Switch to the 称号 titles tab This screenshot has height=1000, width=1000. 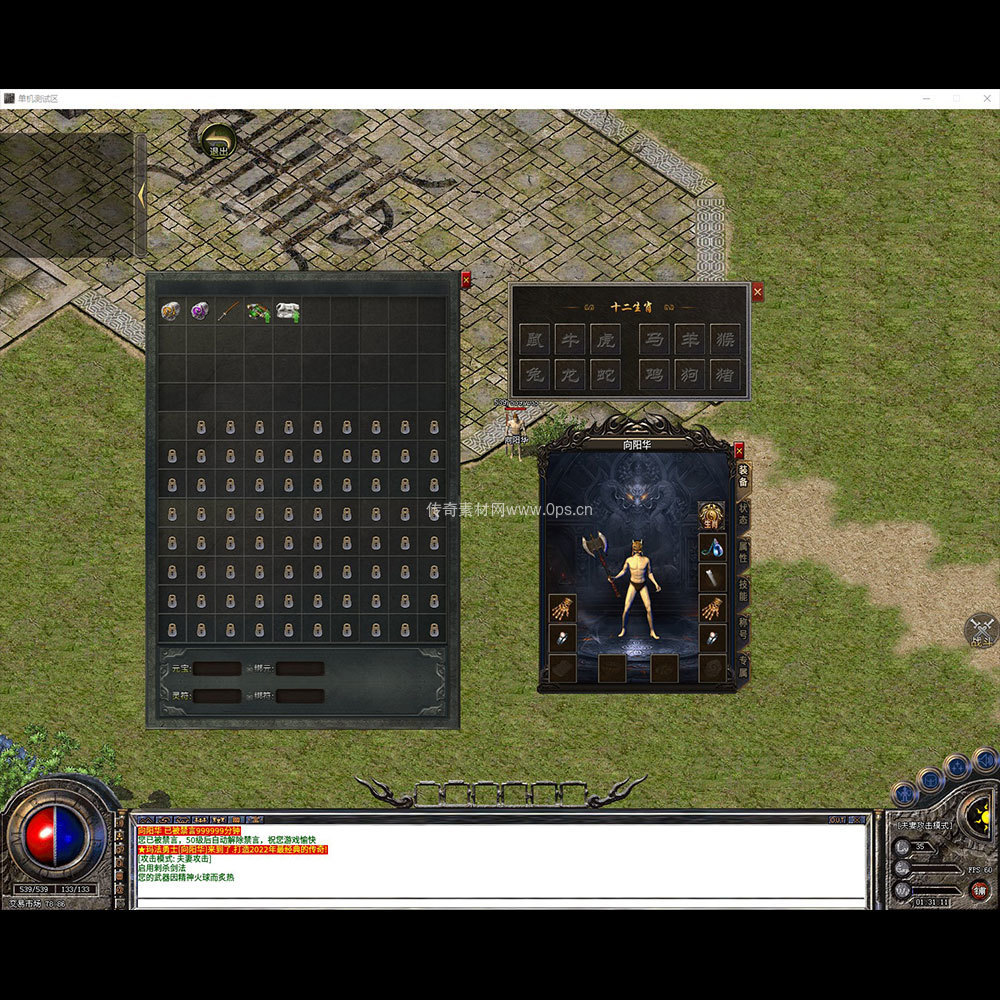(744, 628)
